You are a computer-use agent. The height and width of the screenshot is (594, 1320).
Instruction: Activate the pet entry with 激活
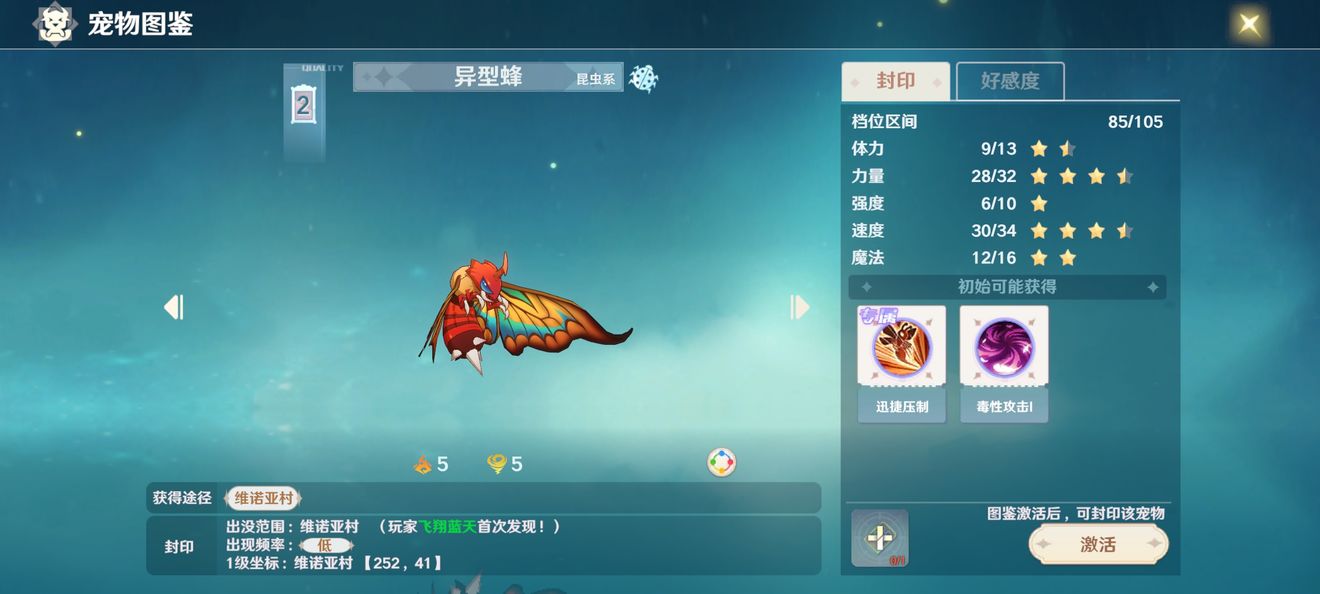(1098, 544)
